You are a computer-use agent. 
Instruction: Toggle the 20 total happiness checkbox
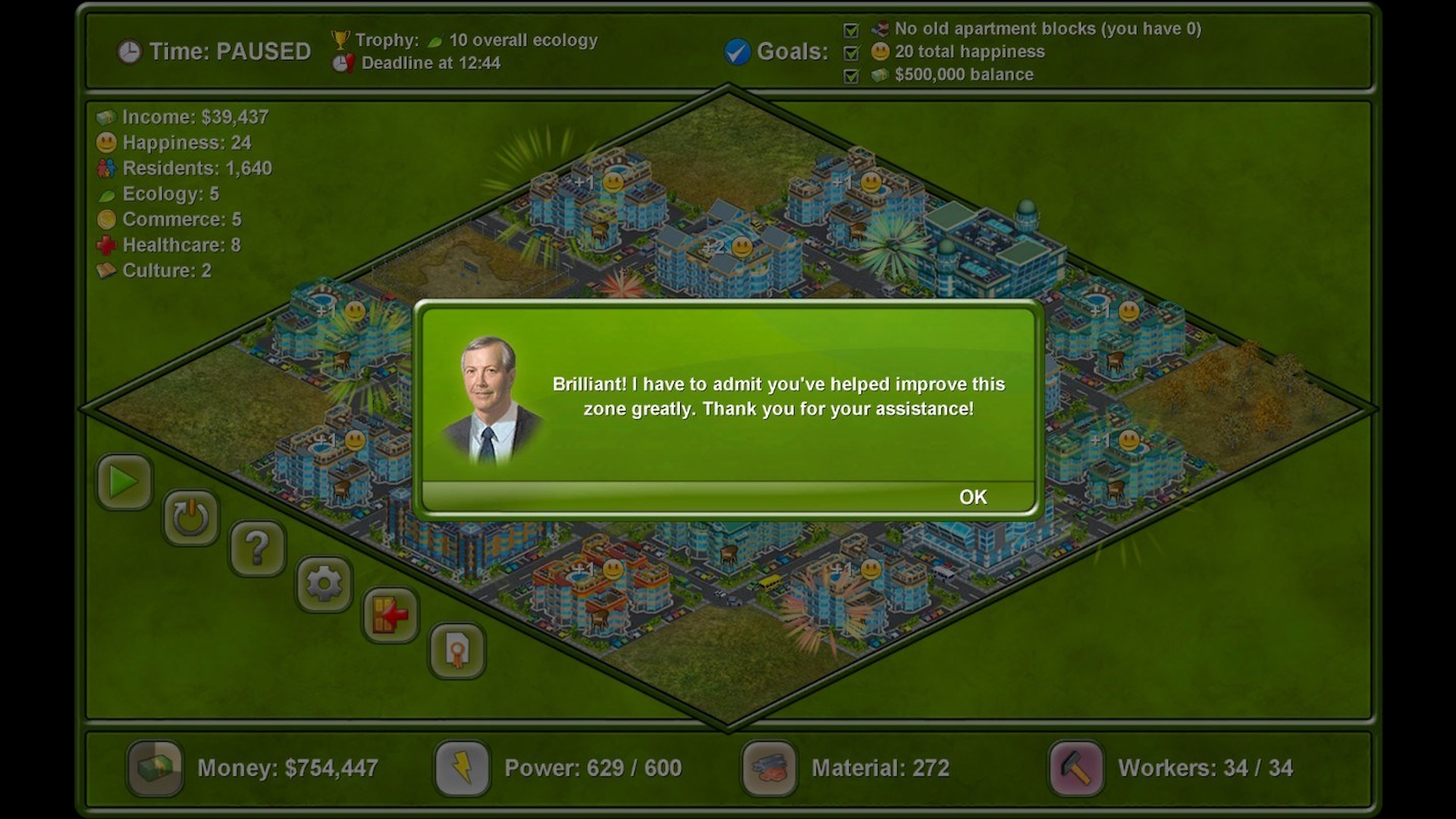850,52
